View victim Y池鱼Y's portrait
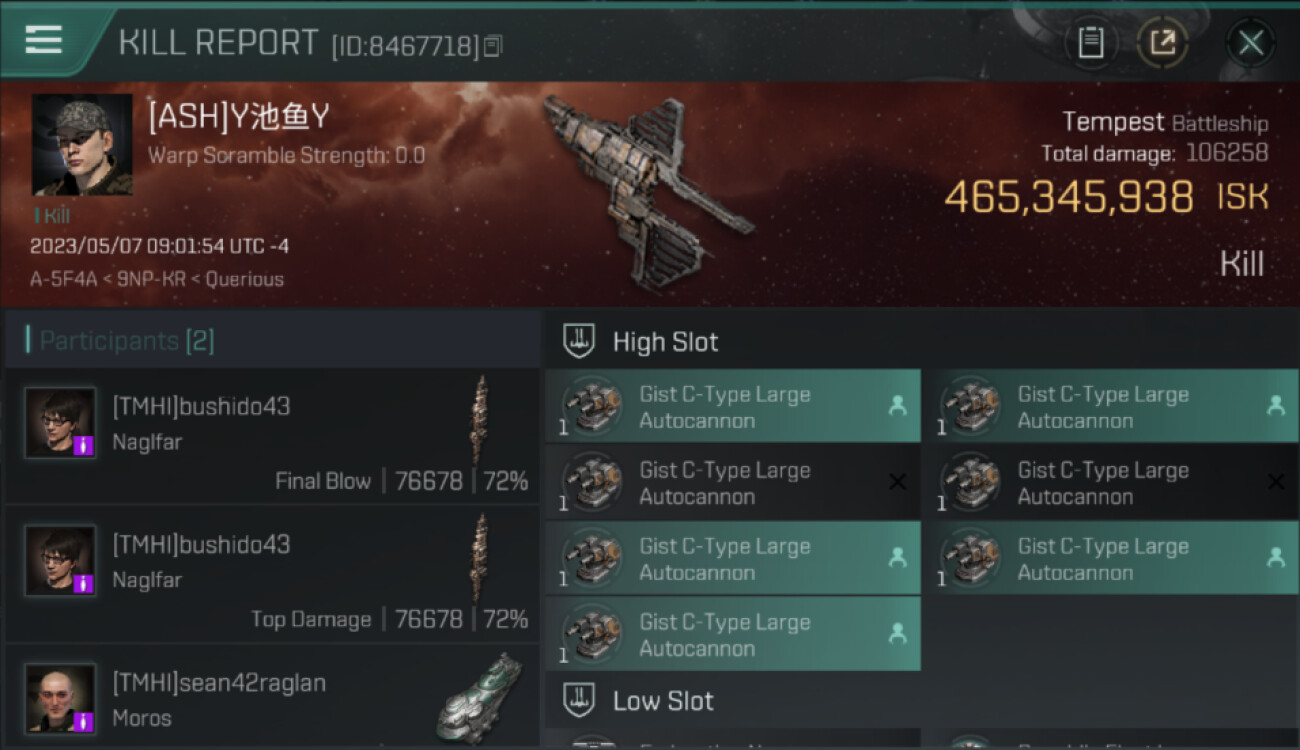Image resolution: width=1300 pixels, height=750 pixels. [x=82, y=145]
